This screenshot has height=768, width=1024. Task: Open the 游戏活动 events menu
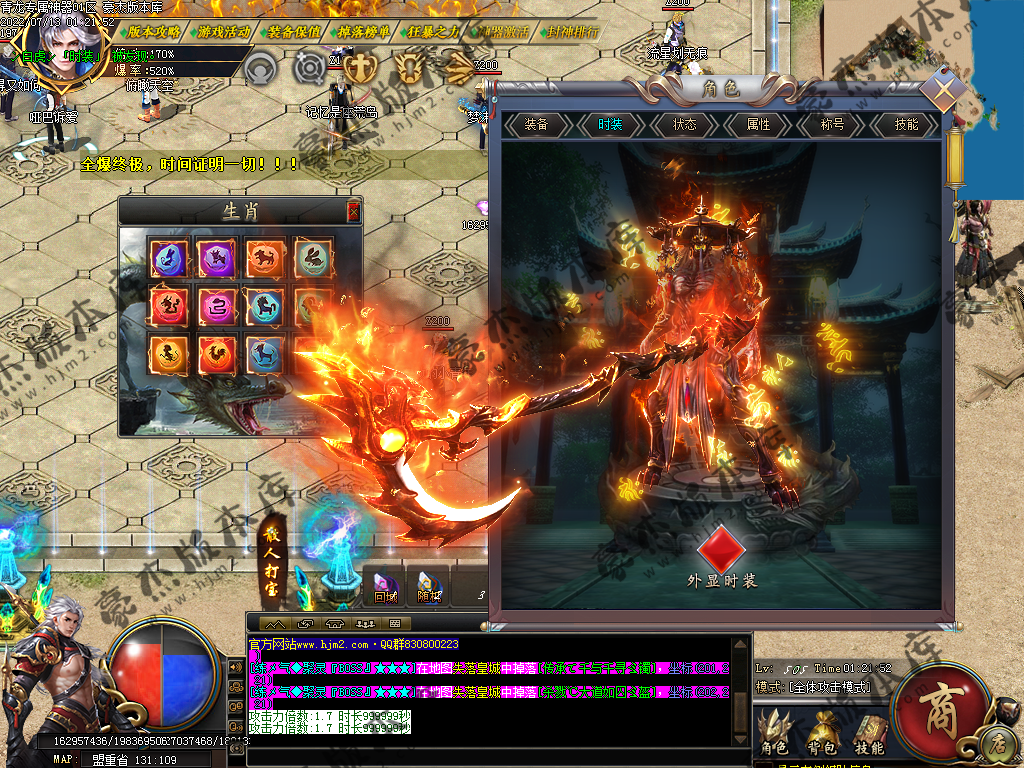pyautogui.click(x=224, y=31)
